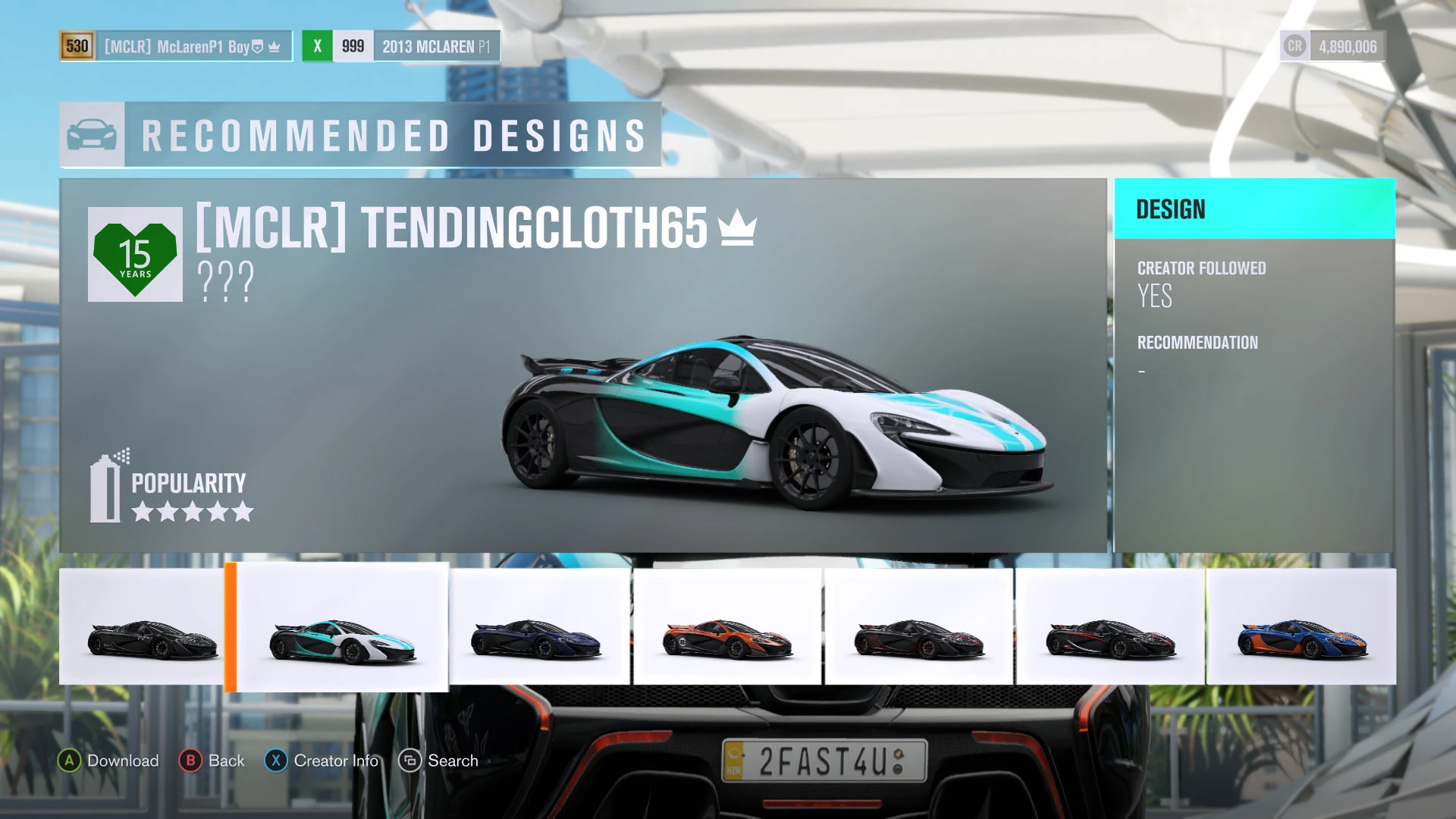Click the B Back button icon

point(189,761)
